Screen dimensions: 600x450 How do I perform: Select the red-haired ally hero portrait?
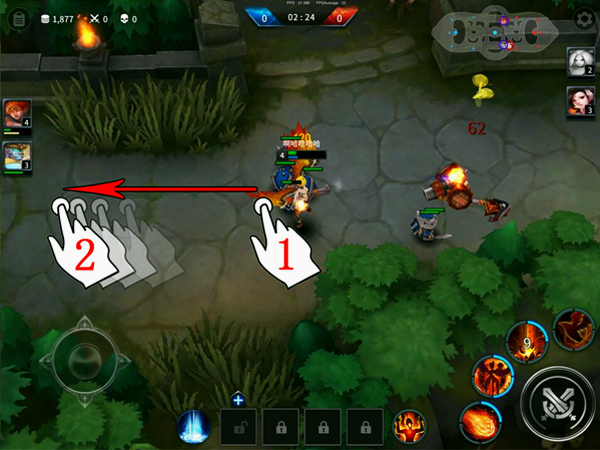(x=17, y=113)
